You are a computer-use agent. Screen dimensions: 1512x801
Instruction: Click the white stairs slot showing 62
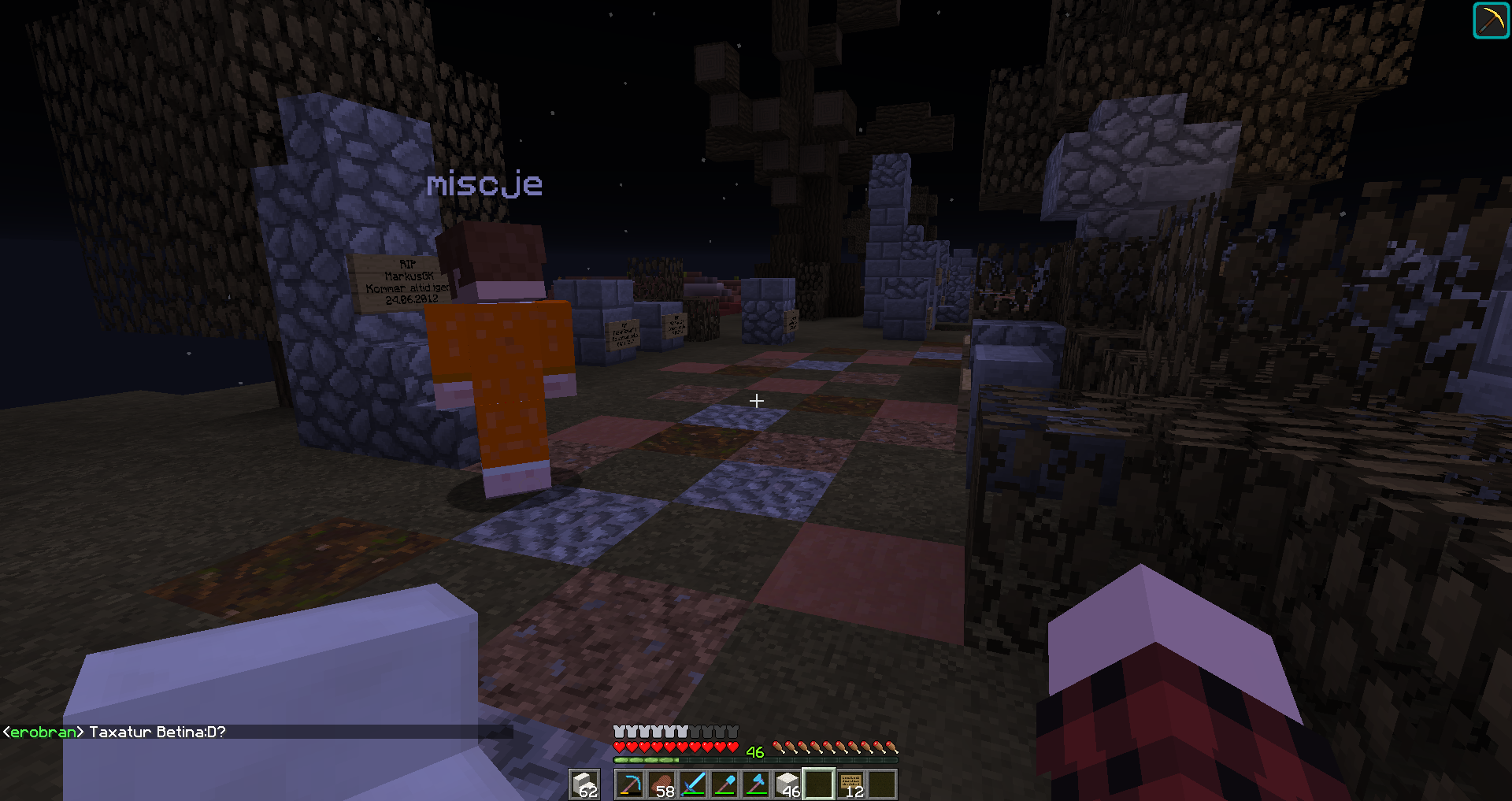584,784
